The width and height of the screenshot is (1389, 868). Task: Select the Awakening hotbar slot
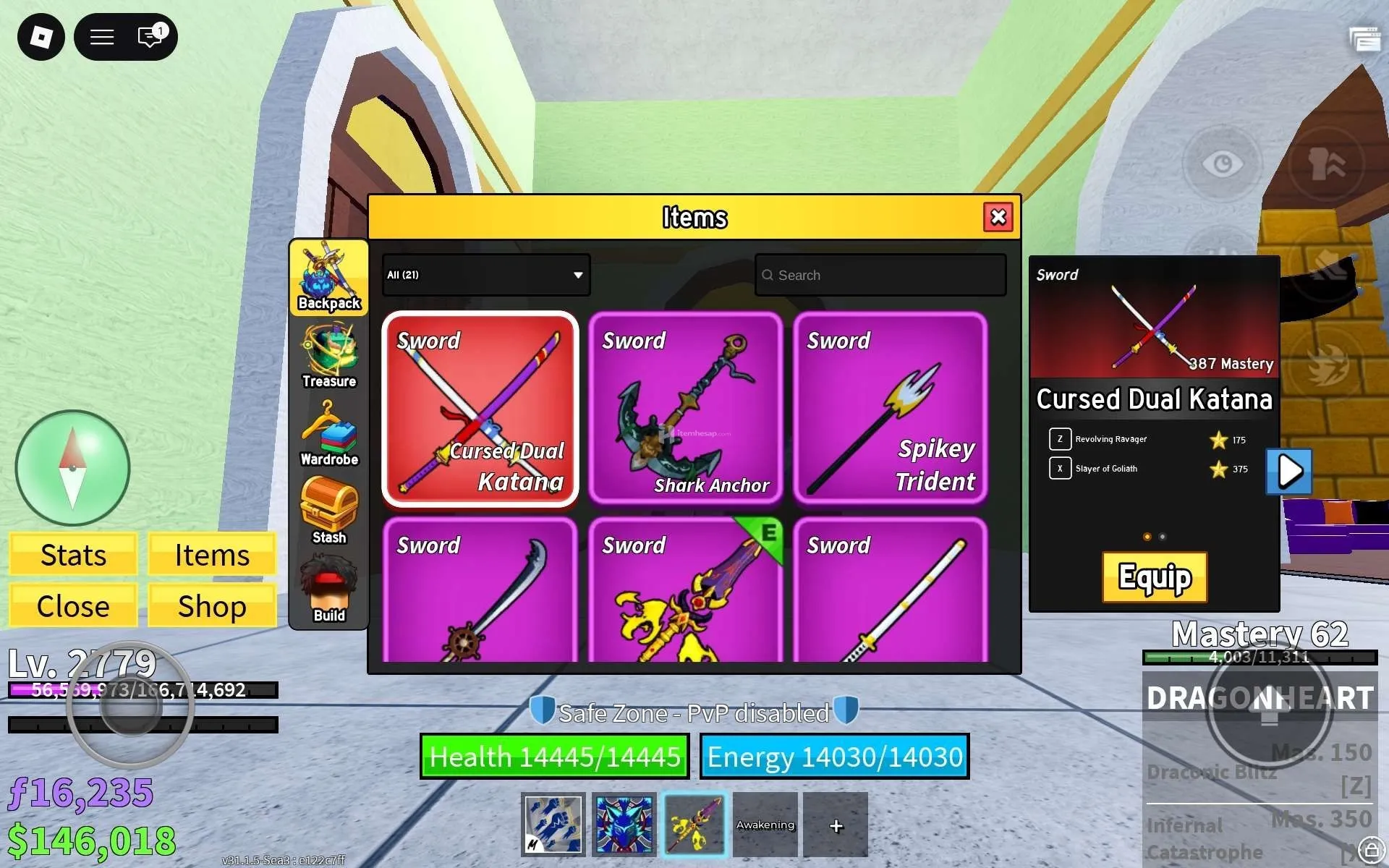coord(765,825)
